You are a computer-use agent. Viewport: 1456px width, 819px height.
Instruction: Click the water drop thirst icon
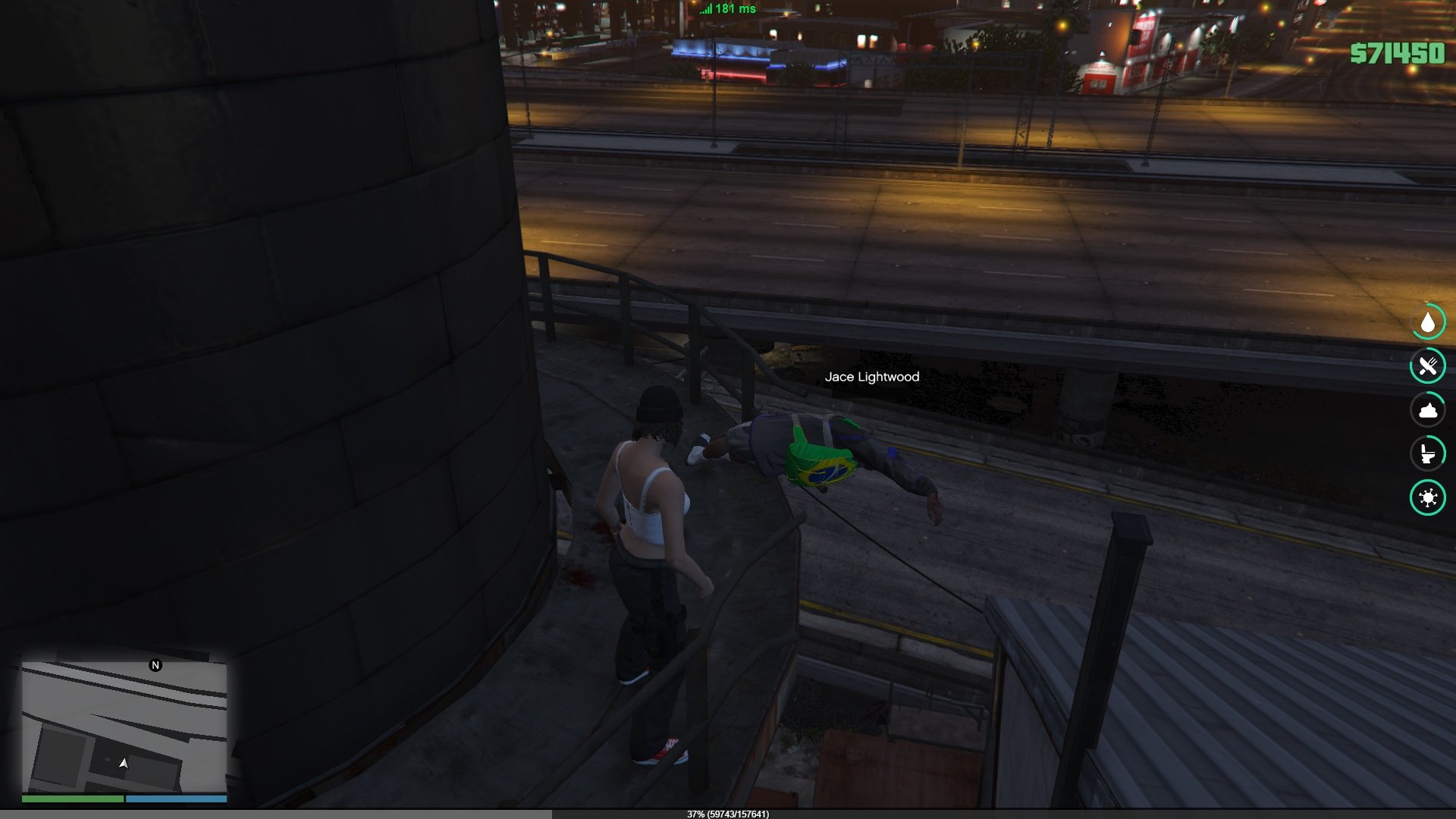point(1428,323)
